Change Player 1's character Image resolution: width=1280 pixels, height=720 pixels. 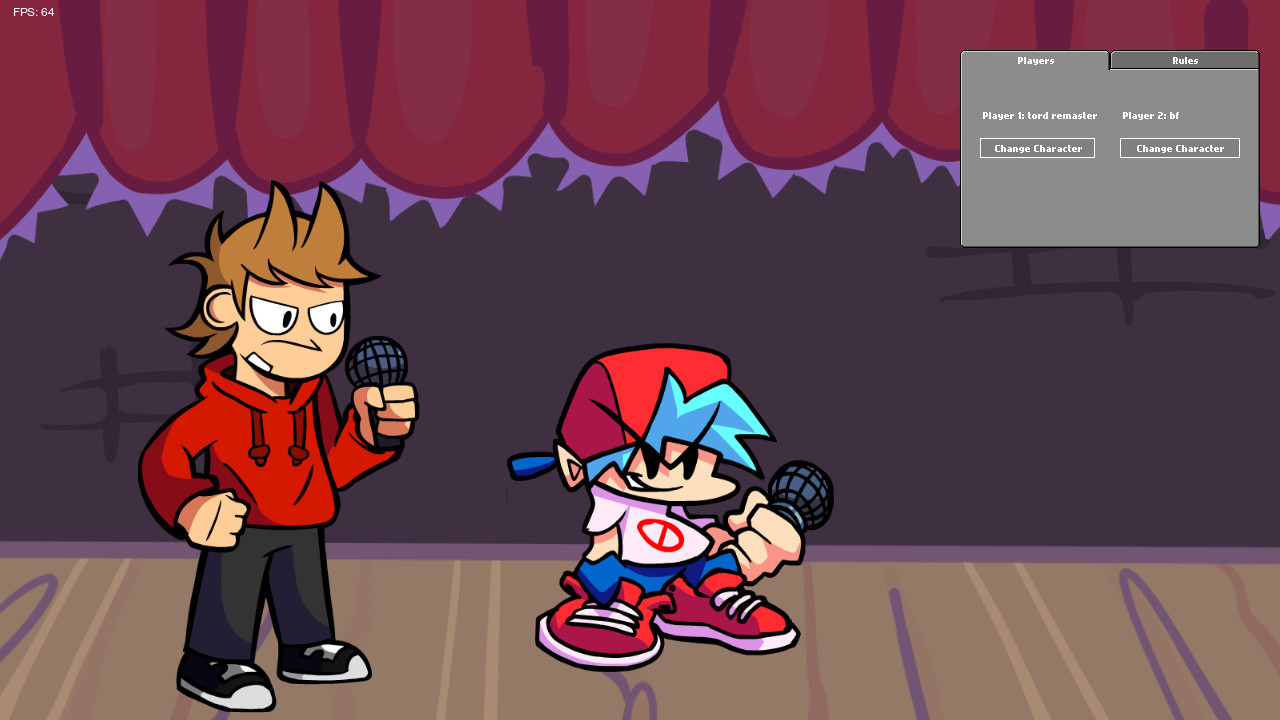click(x=1037, y=148)
